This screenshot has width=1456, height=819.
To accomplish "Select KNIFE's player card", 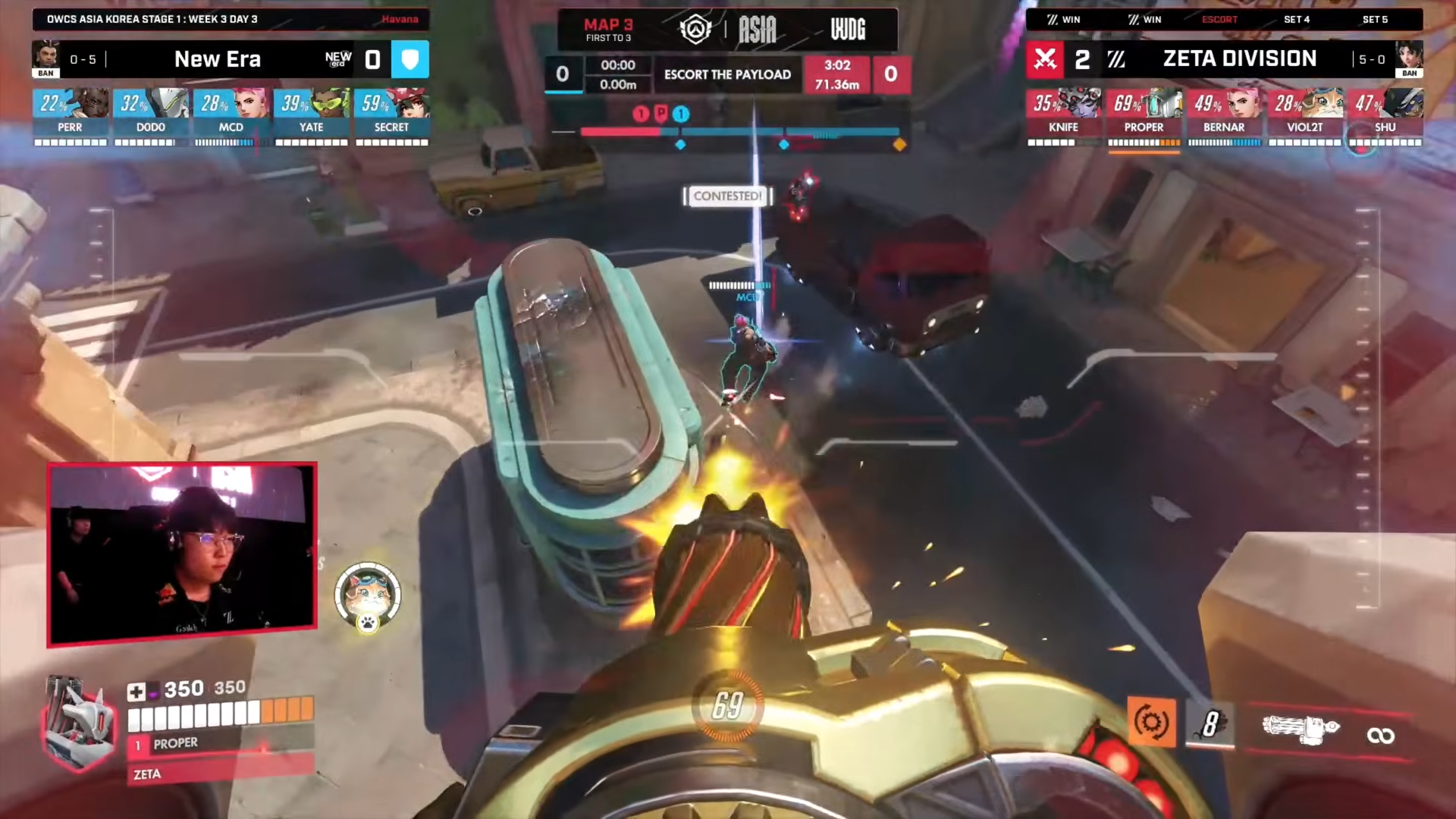I will (x=1063, y=116).
